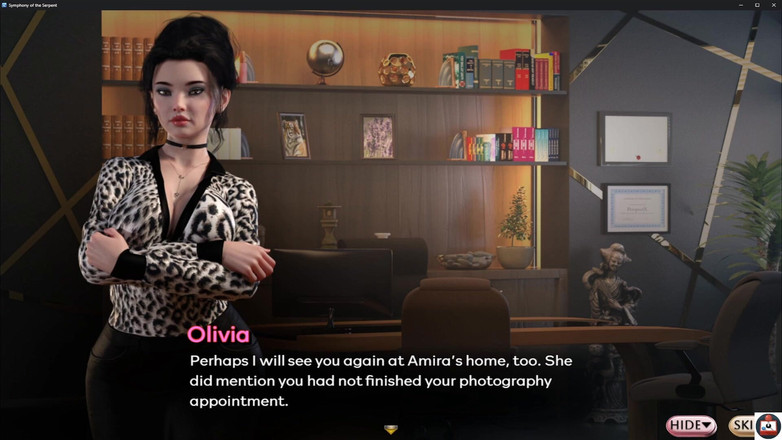Skip the dialogue with the SKIP button
Viewport: 782px width, 440px height.
pos(741,426)
